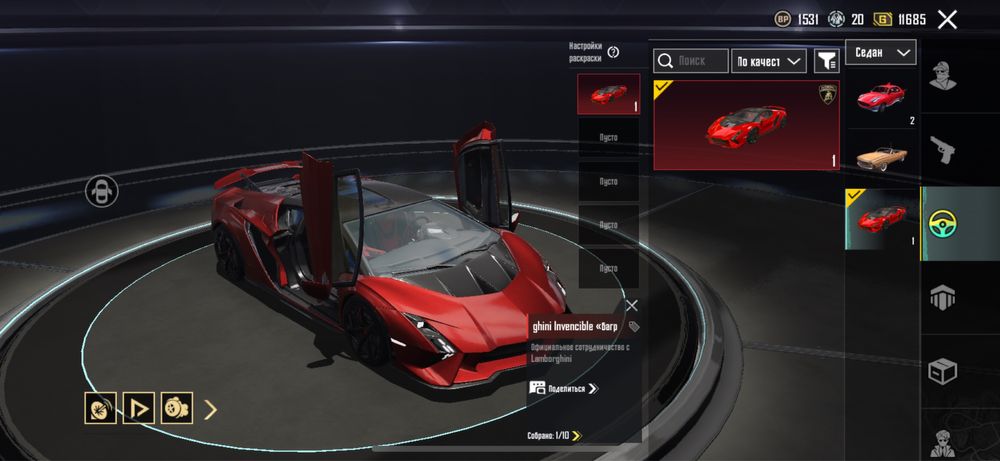1000x461 pixels.
Task: Show help for Настройки раскраски
Action: click(613, 52)
